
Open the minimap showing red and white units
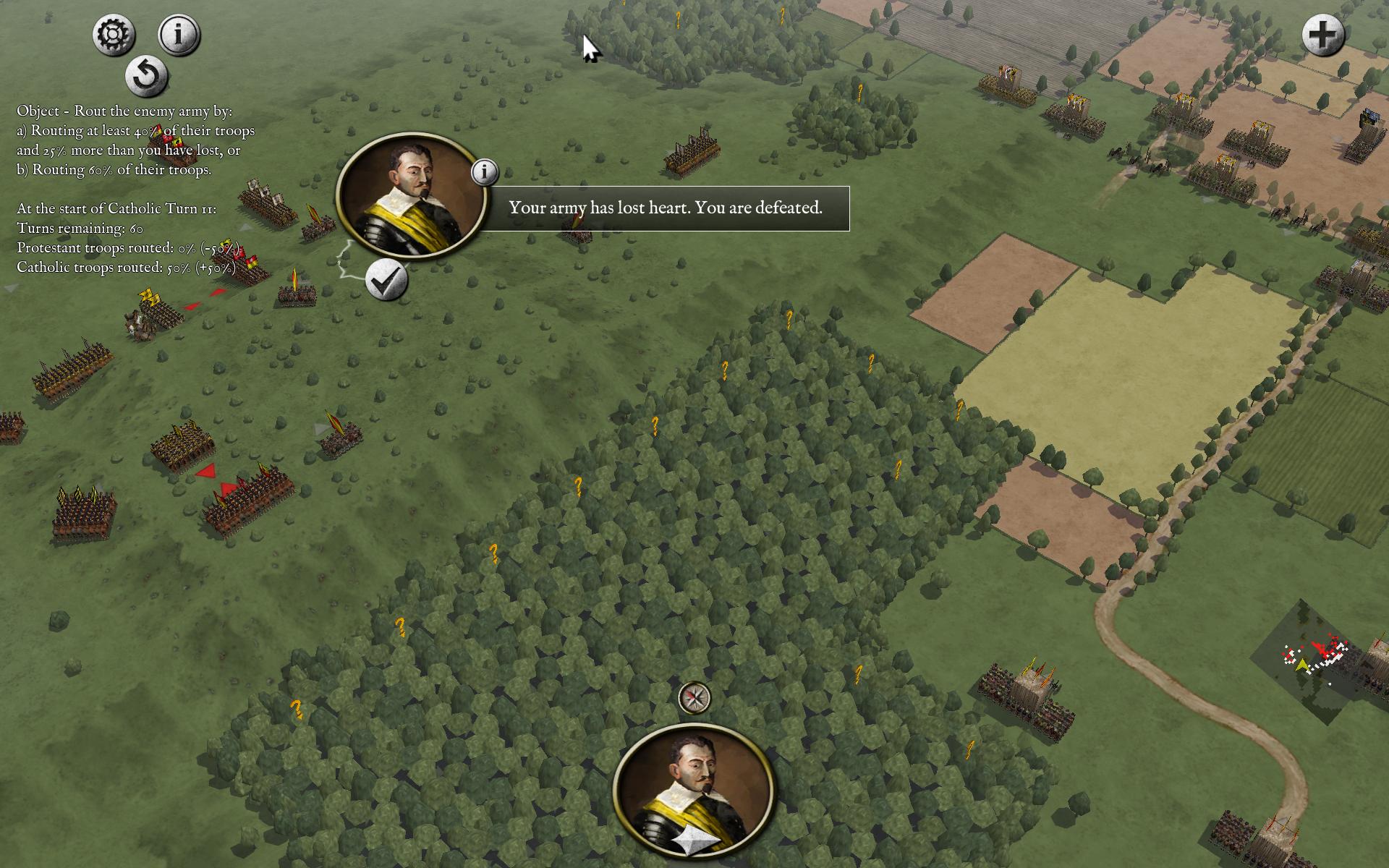click(1315, 660)
